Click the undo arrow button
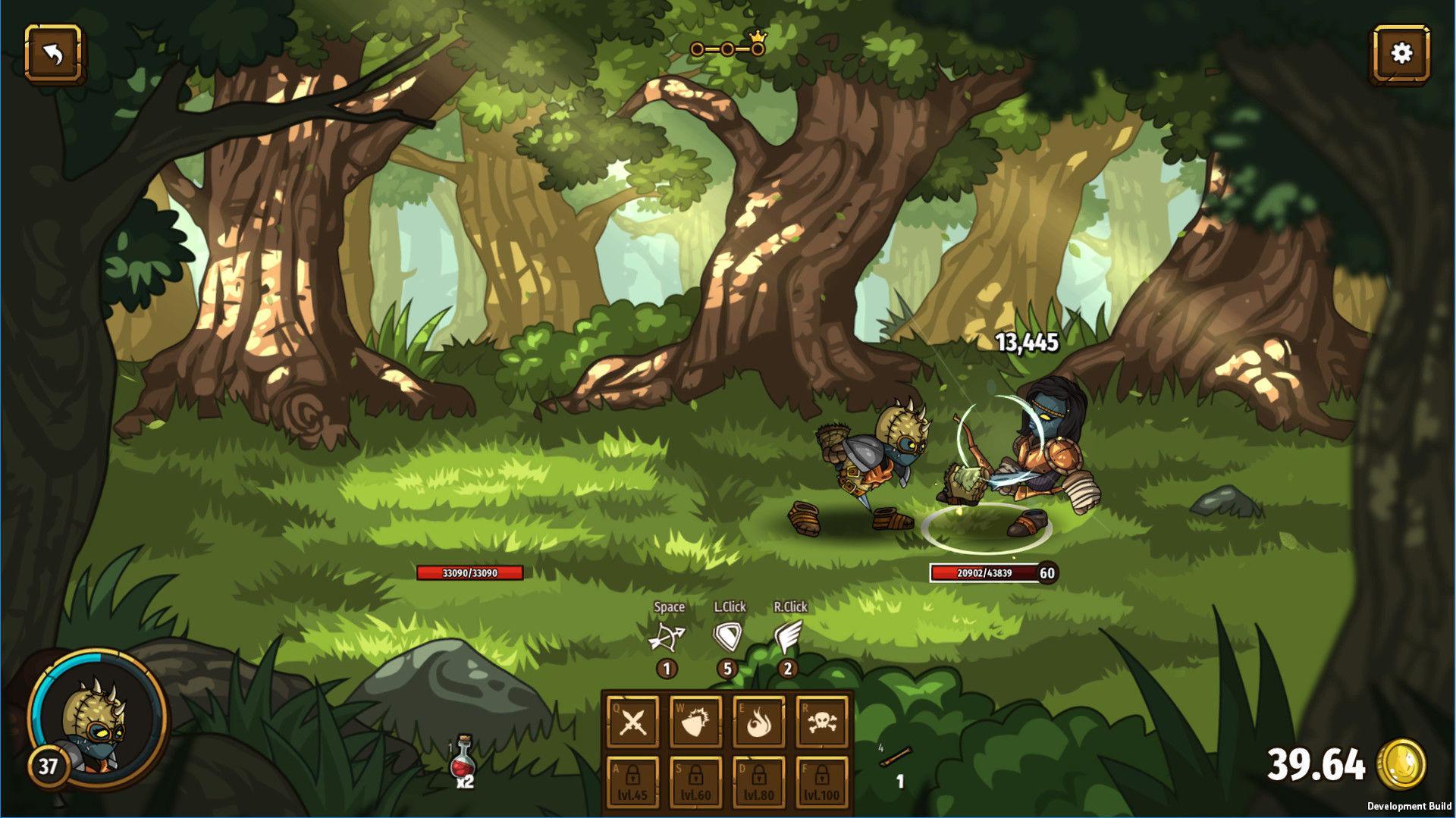Image resolution: width=1456 pixels, height=818 pixels. point(54,52)
